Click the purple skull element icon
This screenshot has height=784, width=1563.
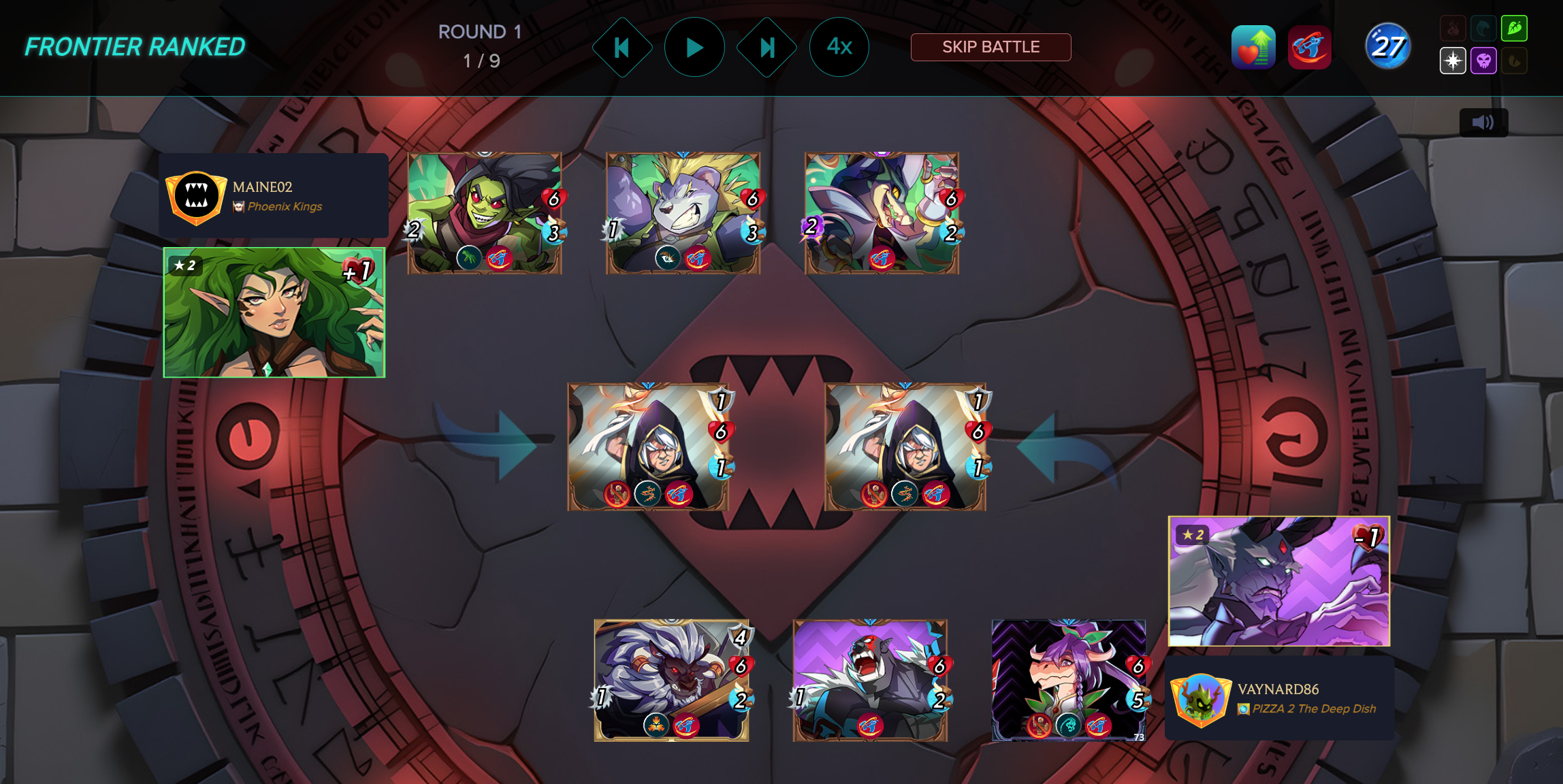coord(1484,61)
